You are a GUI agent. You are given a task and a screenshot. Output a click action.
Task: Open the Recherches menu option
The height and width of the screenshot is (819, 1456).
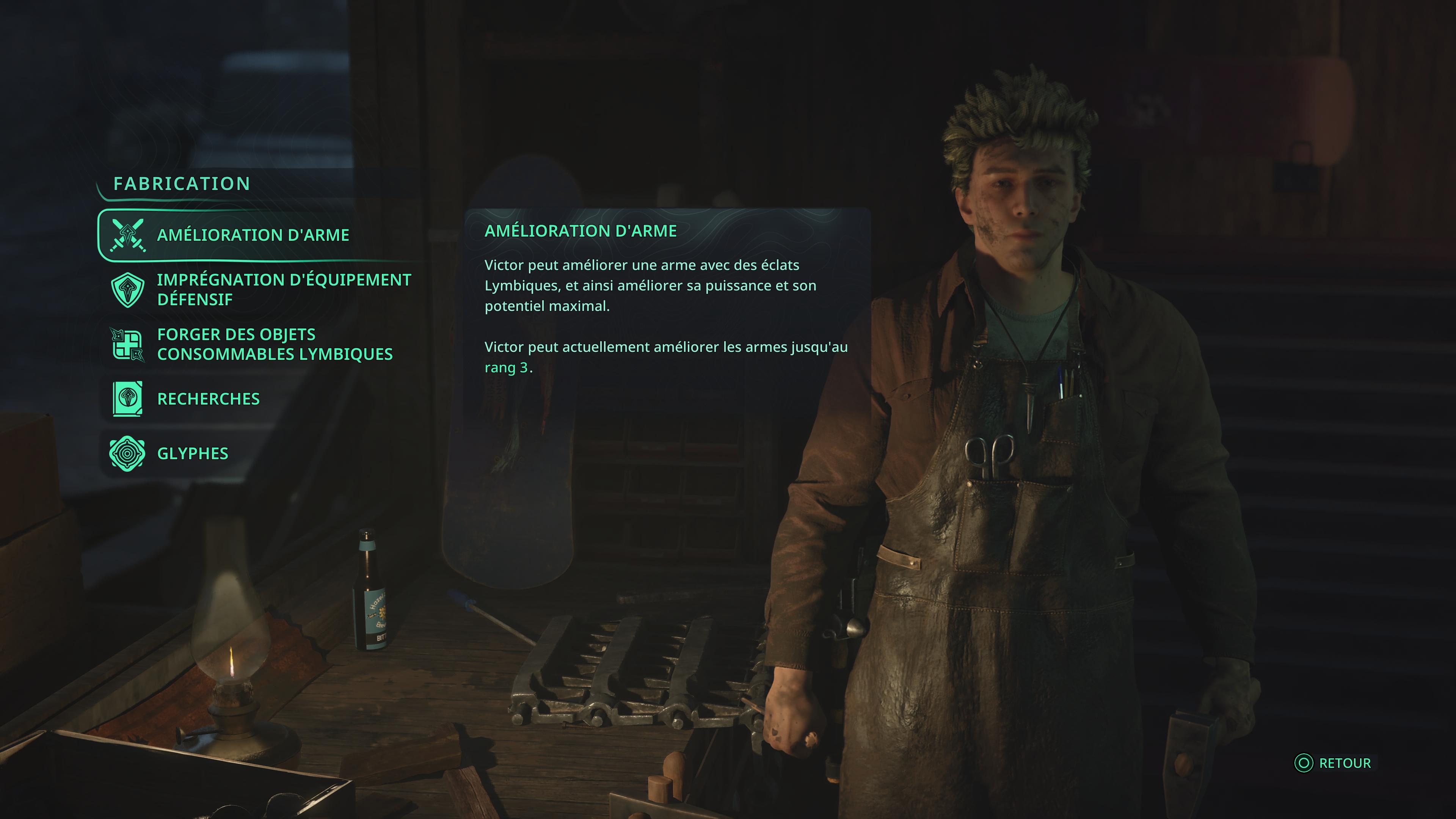[208, 399]
